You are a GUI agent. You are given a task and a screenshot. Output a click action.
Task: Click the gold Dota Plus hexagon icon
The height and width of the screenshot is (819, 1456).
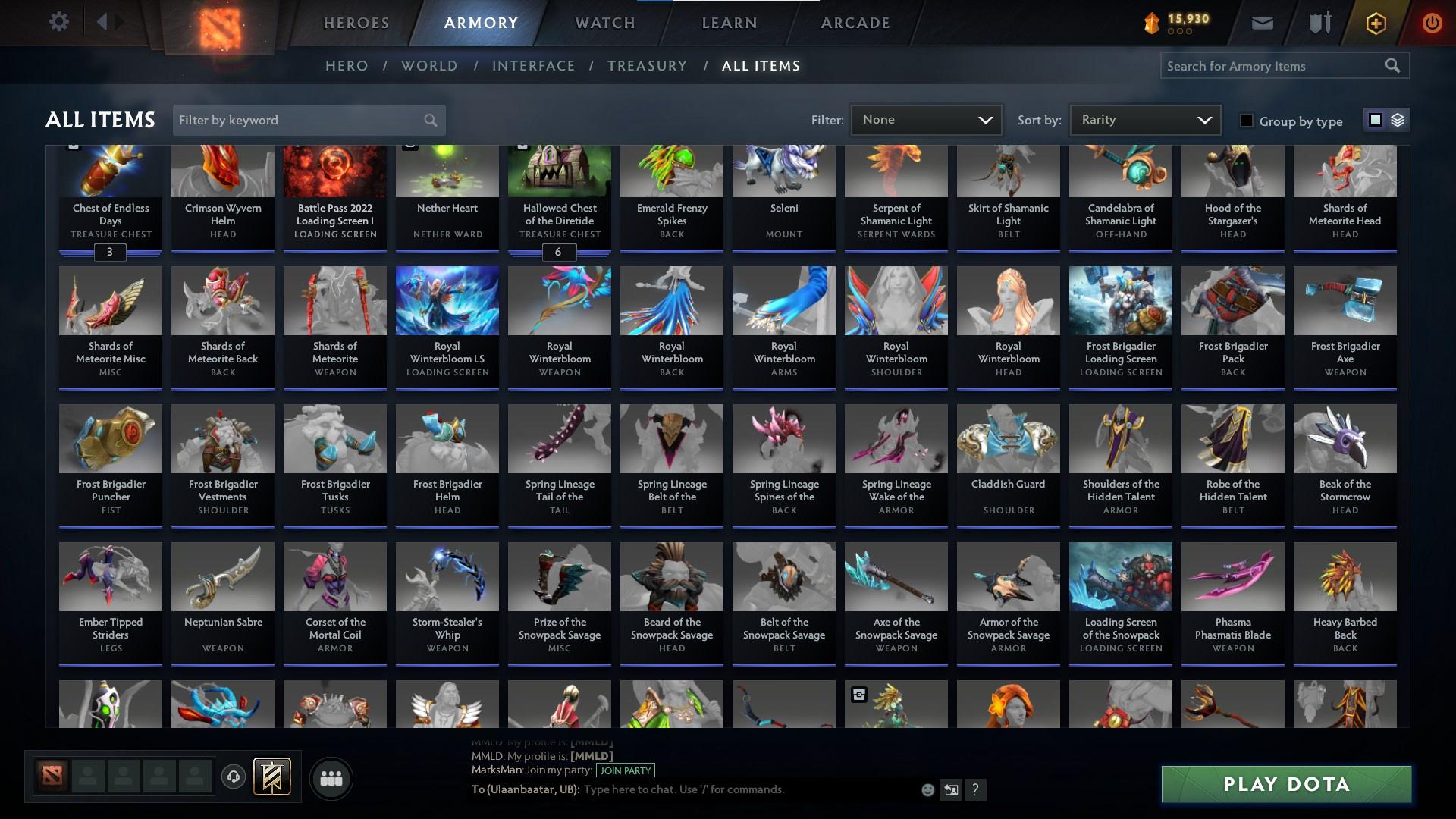tap(1375, 24)
